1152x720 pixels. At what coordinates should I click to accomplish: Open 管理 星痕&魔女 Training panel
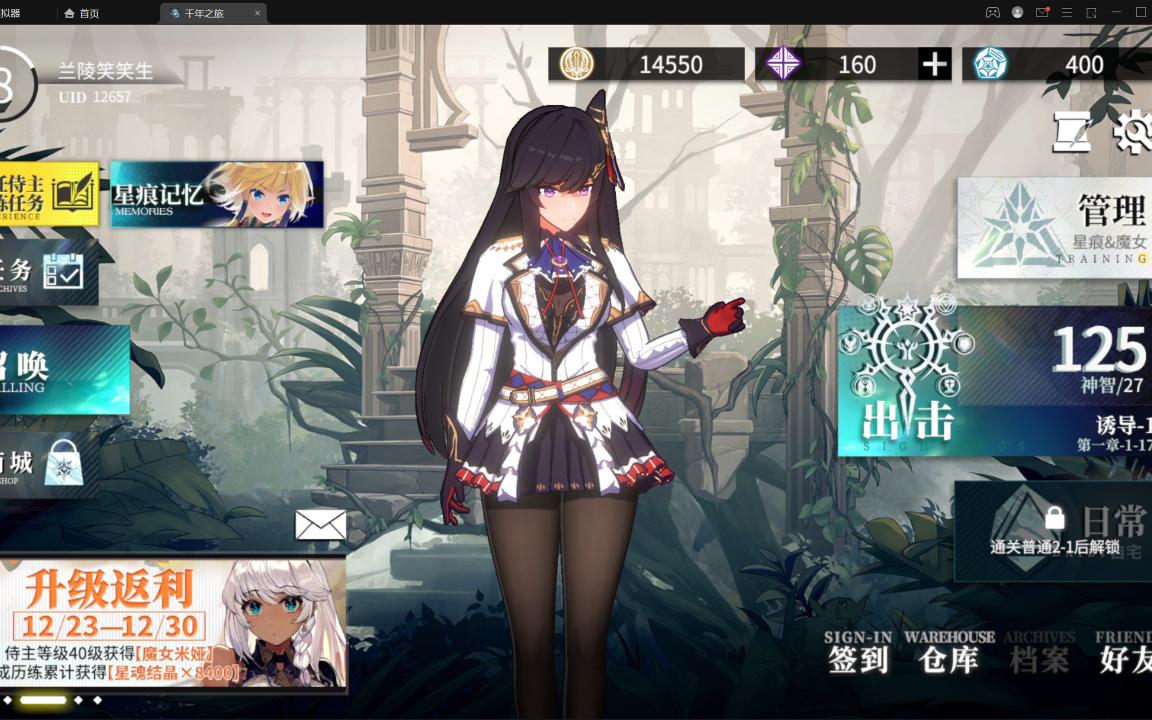point(1055,228)
